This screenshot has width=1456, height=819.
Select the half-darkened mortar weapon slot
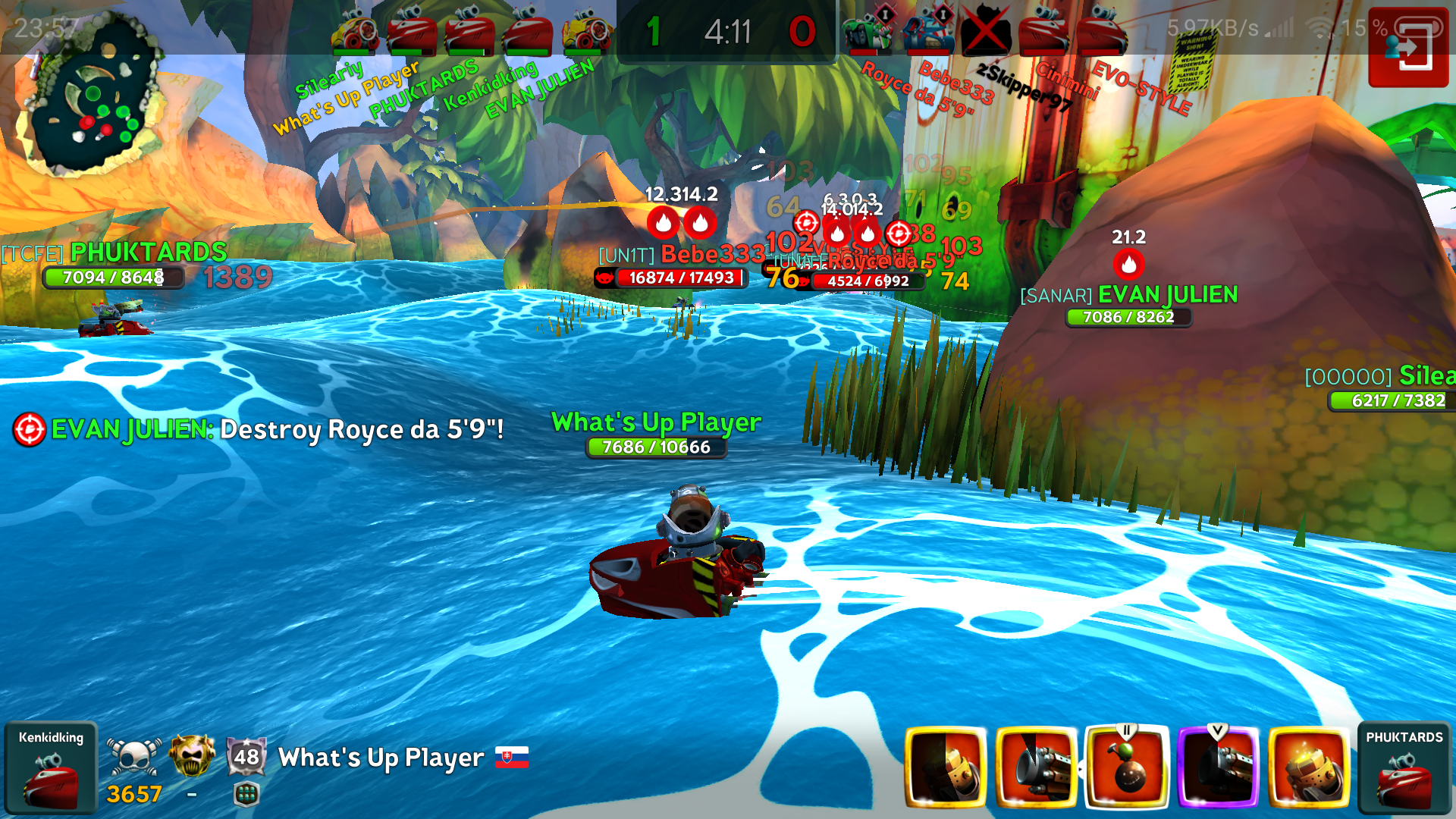pos(945,767)
